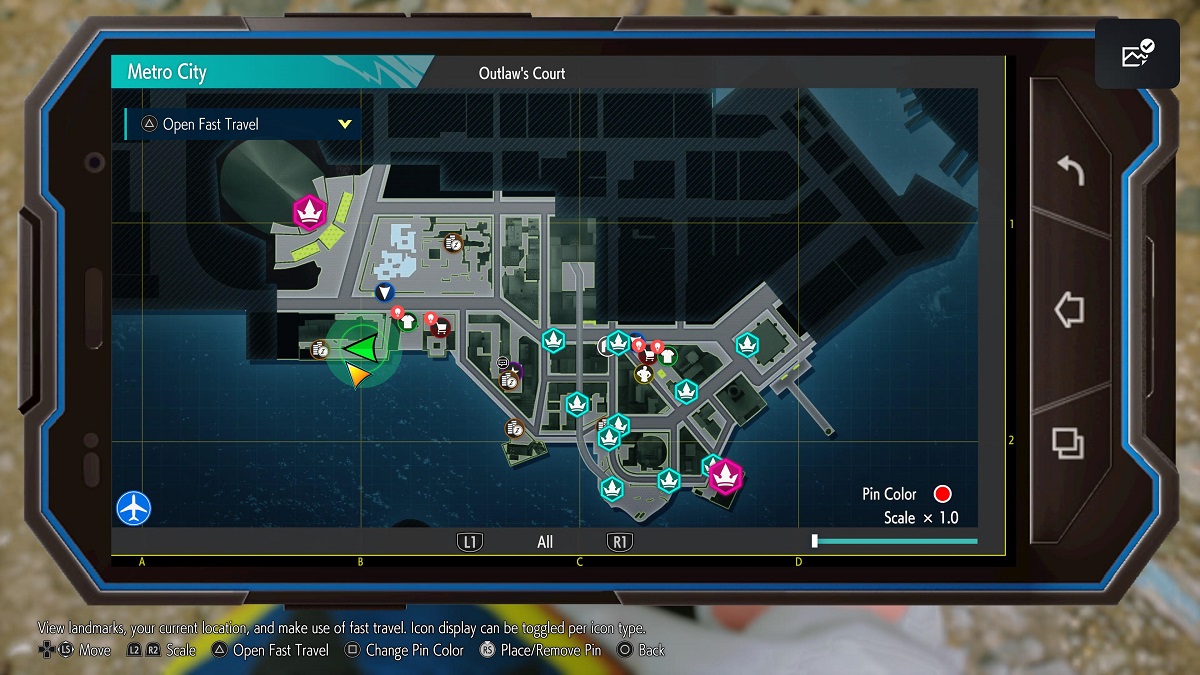
Task: Tap the phone's overlapping squares button
Action: click(1069, 442)
